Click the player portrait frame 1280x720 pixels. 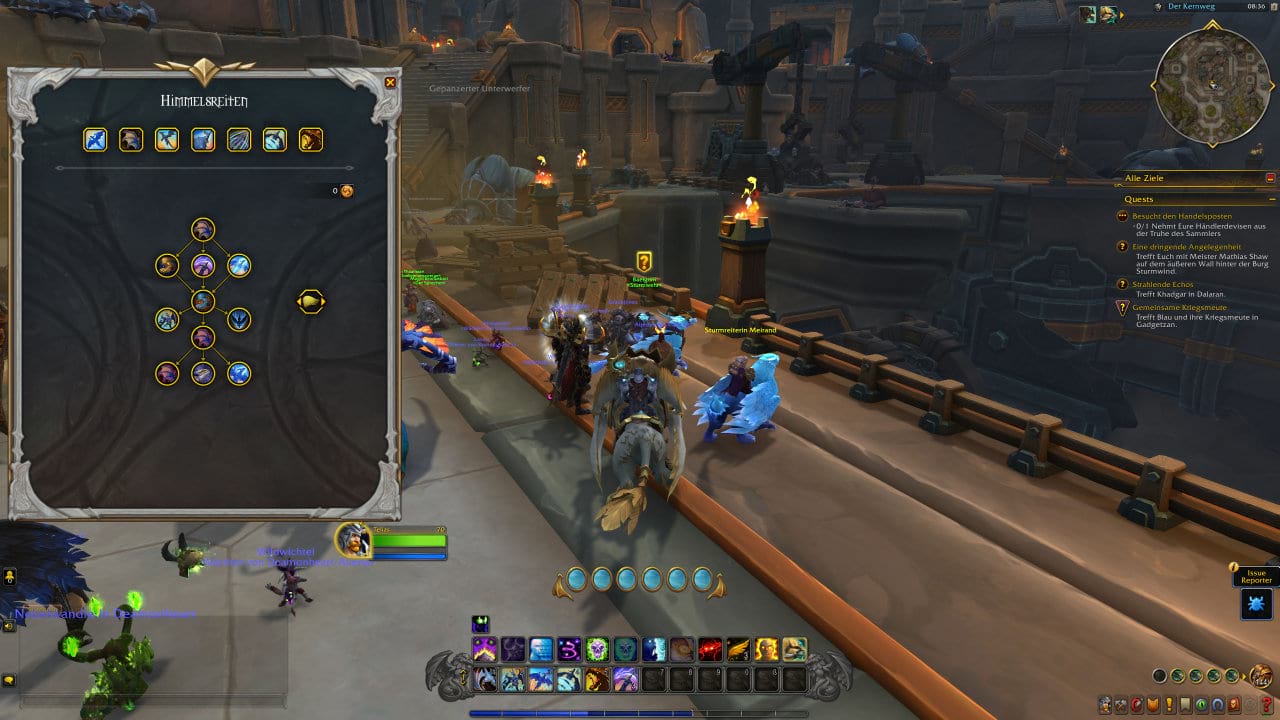[x=353, y=540]
